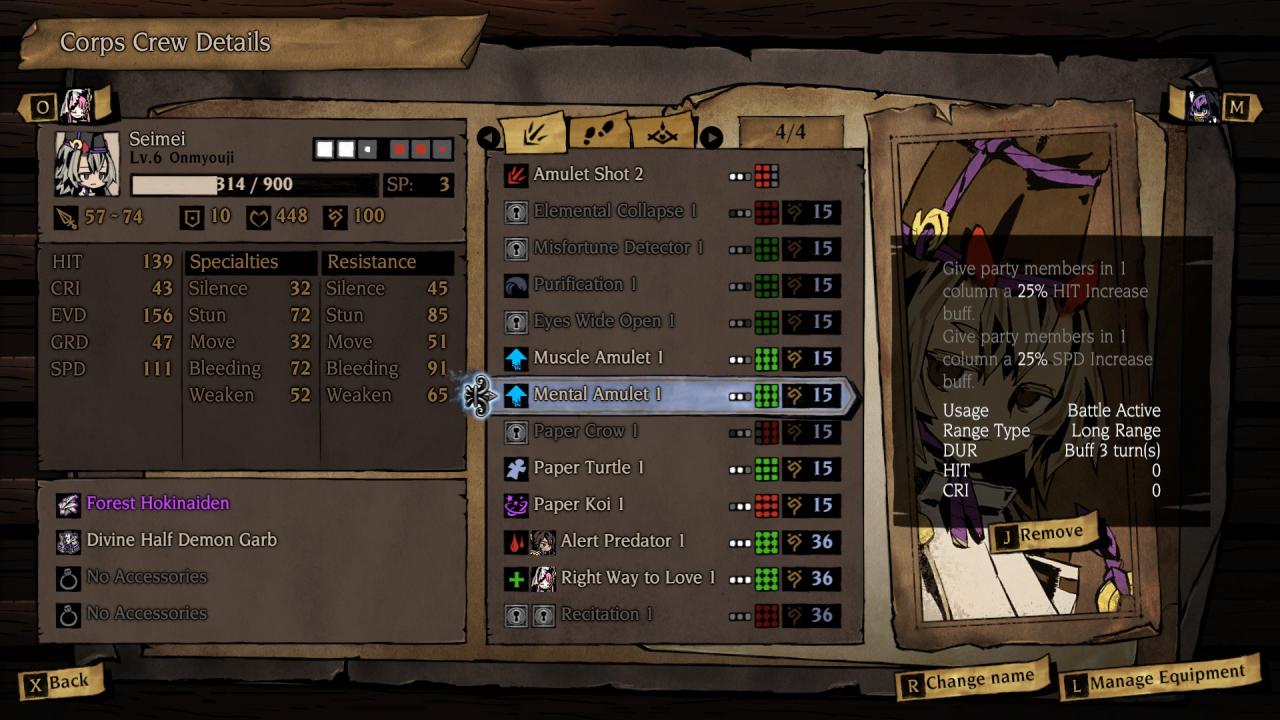
Task: Switch to the third skill category tab
Action: (663, 134)
